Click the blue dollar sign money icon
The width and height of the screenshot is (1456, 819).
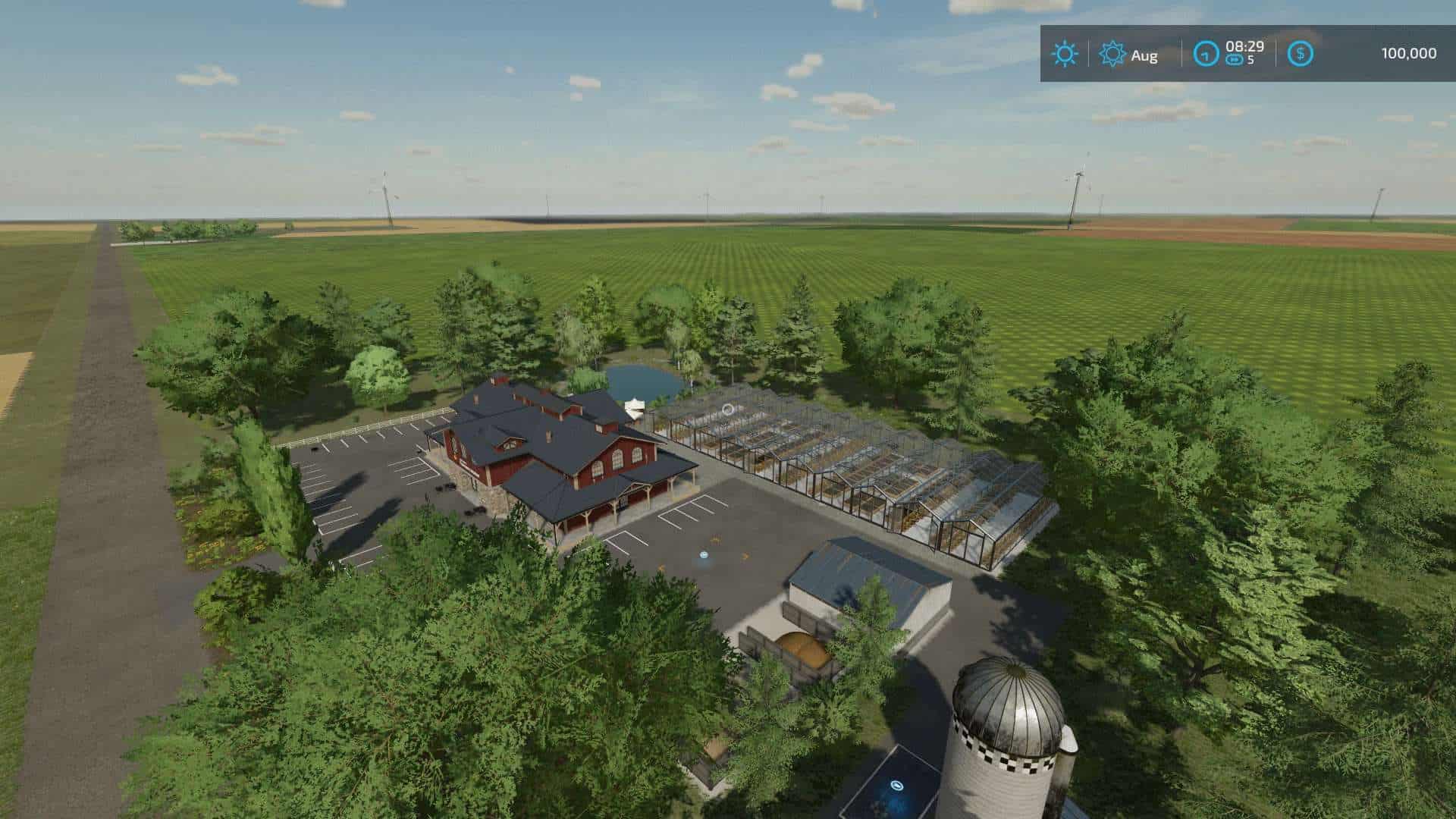(1301, 54)
